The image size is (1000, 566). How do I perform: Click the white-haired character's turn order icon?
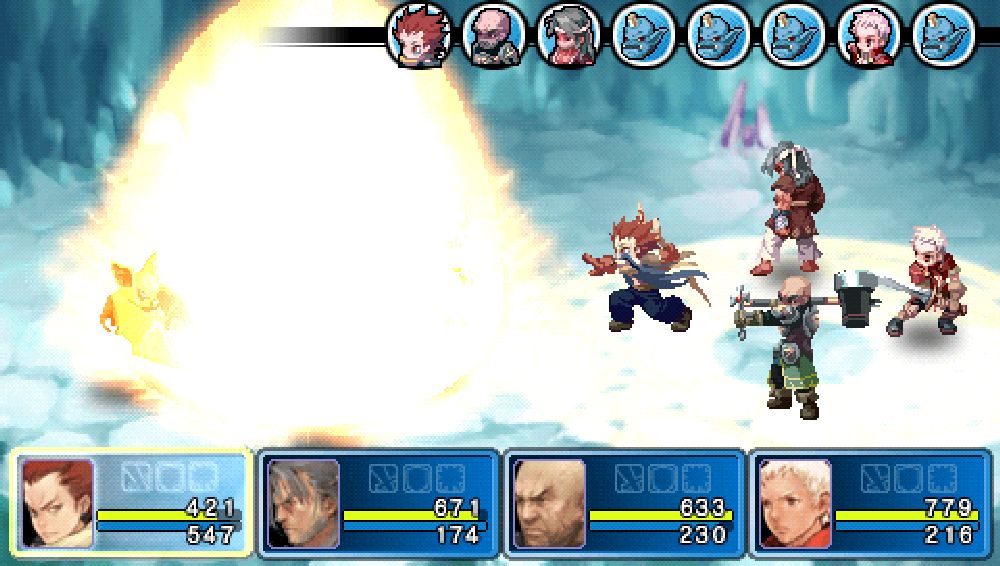pos(868,35)
